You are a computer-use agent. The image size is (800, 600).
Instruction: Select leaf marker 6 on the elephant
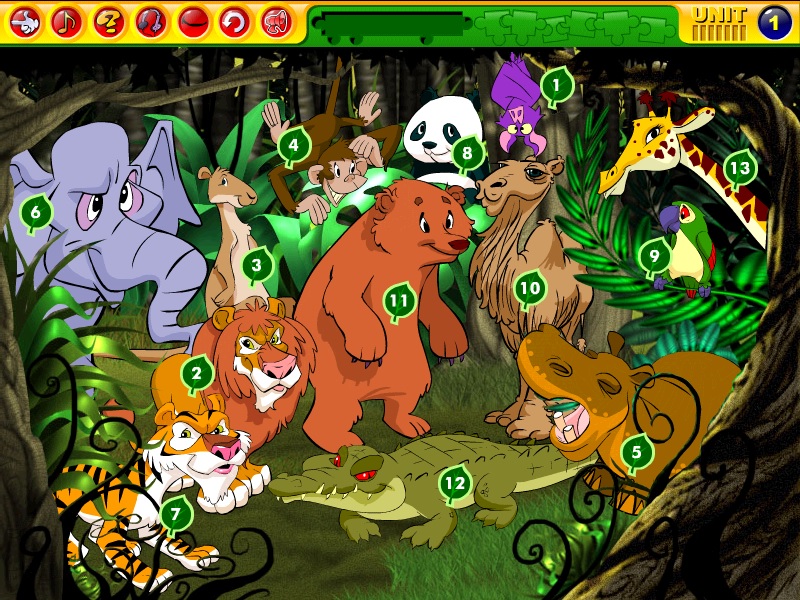(x=36, y=212)
